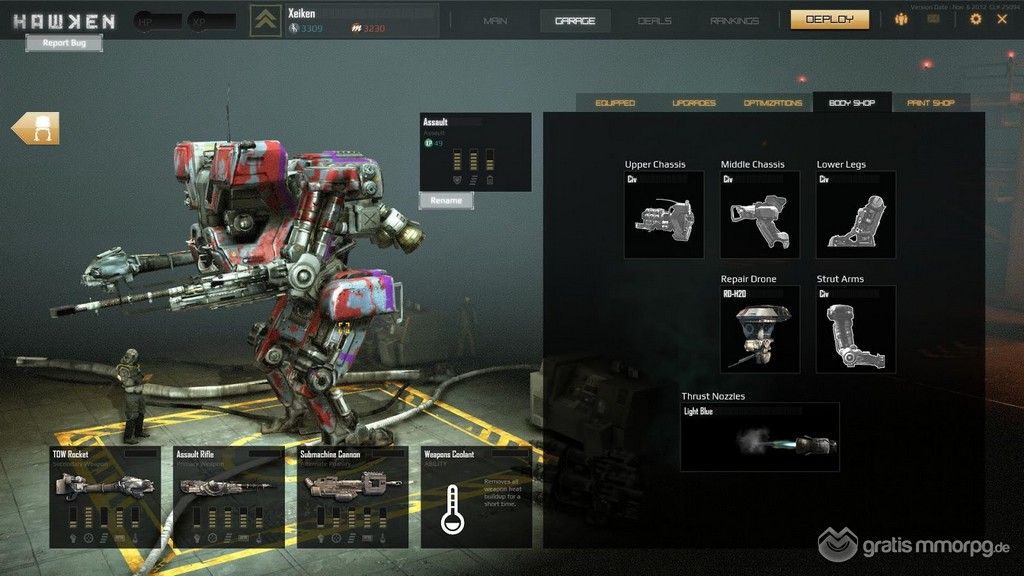
Task: Click the Report Bug button
Action: pyautogui.click(x=64, y=43)
